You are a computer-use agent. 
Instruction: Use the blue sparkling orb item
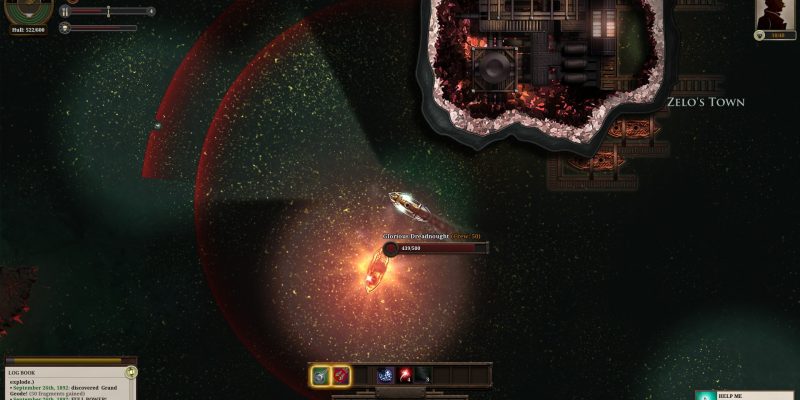click(x=385, y=376)
